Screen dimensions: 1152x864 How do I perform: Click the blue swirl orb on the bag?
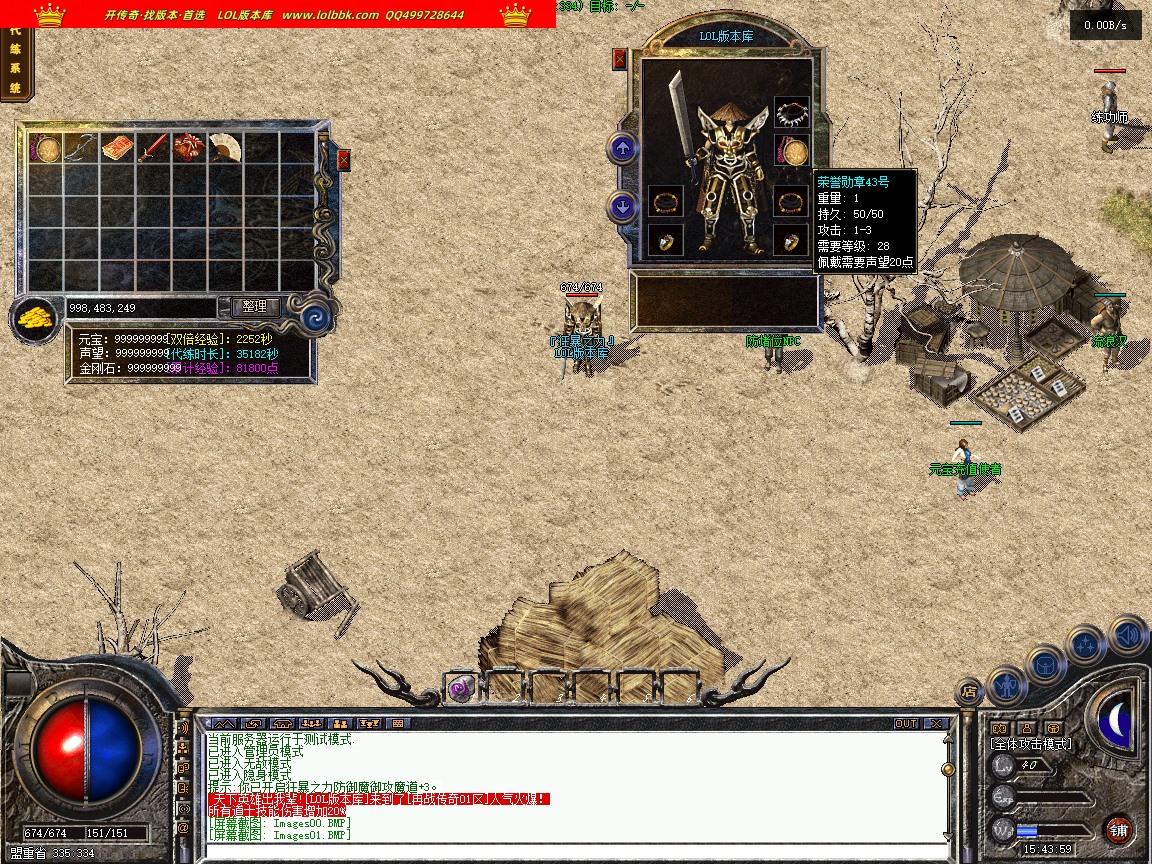316,318
